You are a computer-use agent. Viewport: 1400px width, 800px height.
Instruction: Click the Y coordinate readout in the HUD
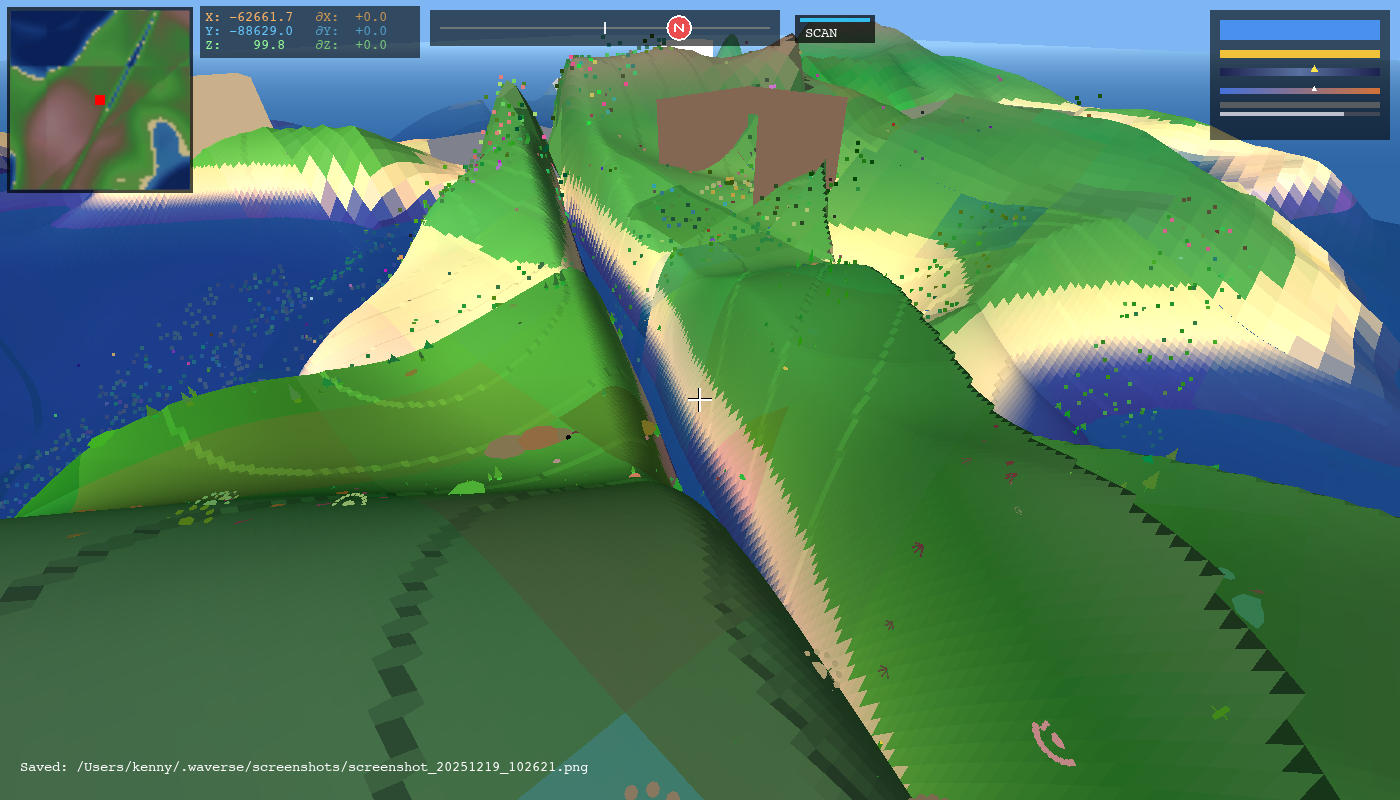point(251,31)
